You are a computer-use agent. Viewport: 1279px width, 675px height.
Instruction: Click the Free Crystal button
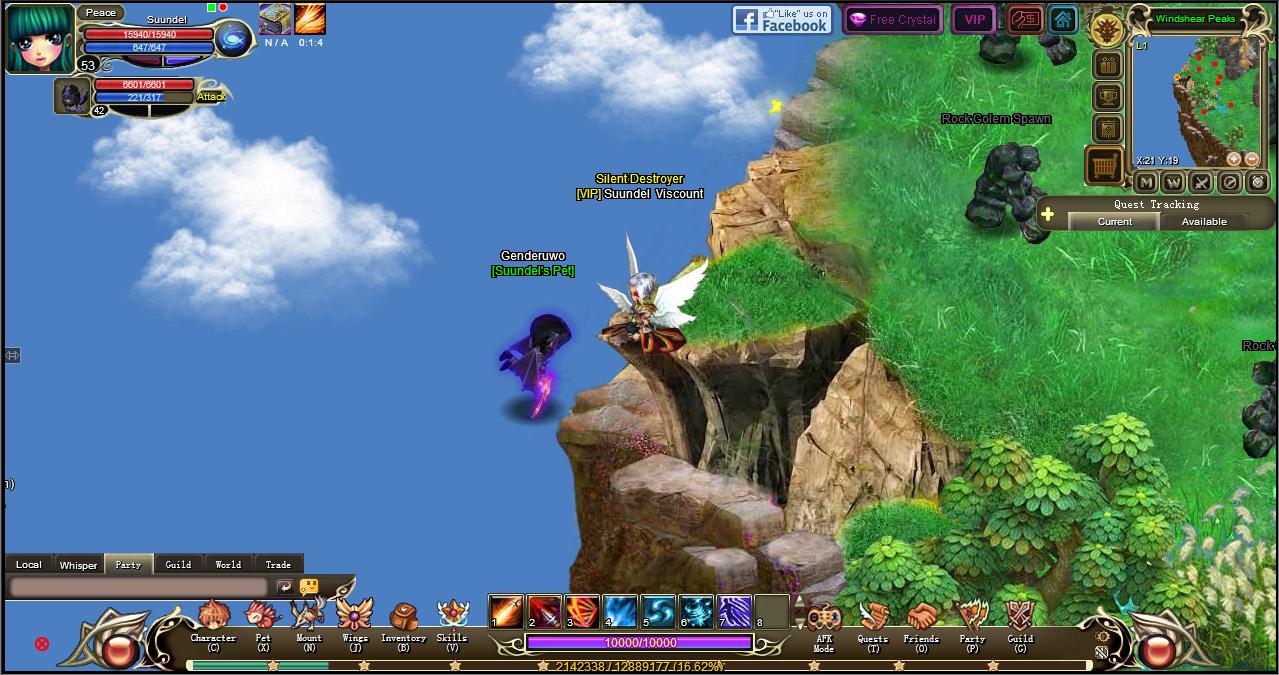[892, 19]
